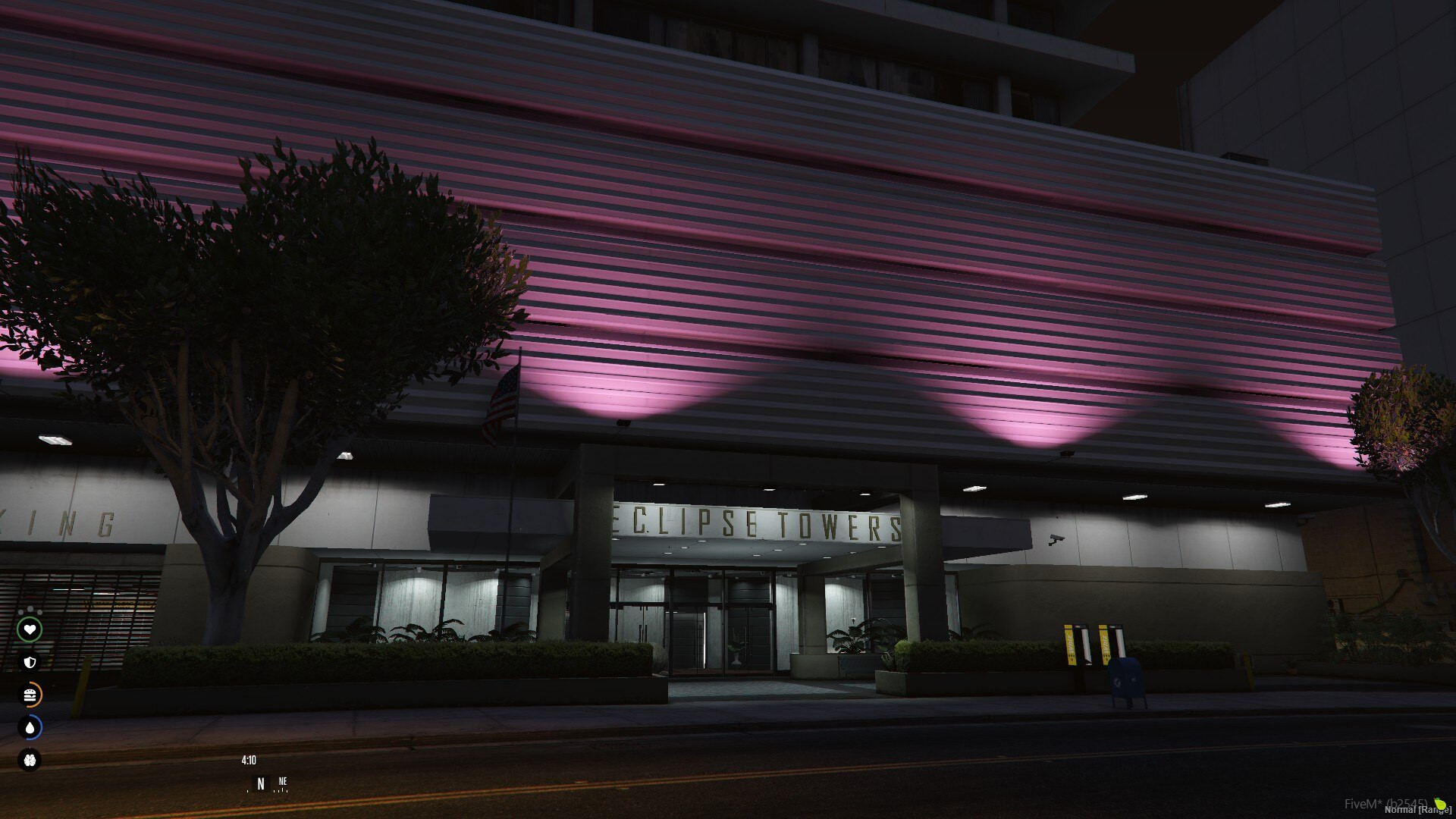Click the N marker on the compass
This screenshot has width=1456, height=819.
(260, 783)
